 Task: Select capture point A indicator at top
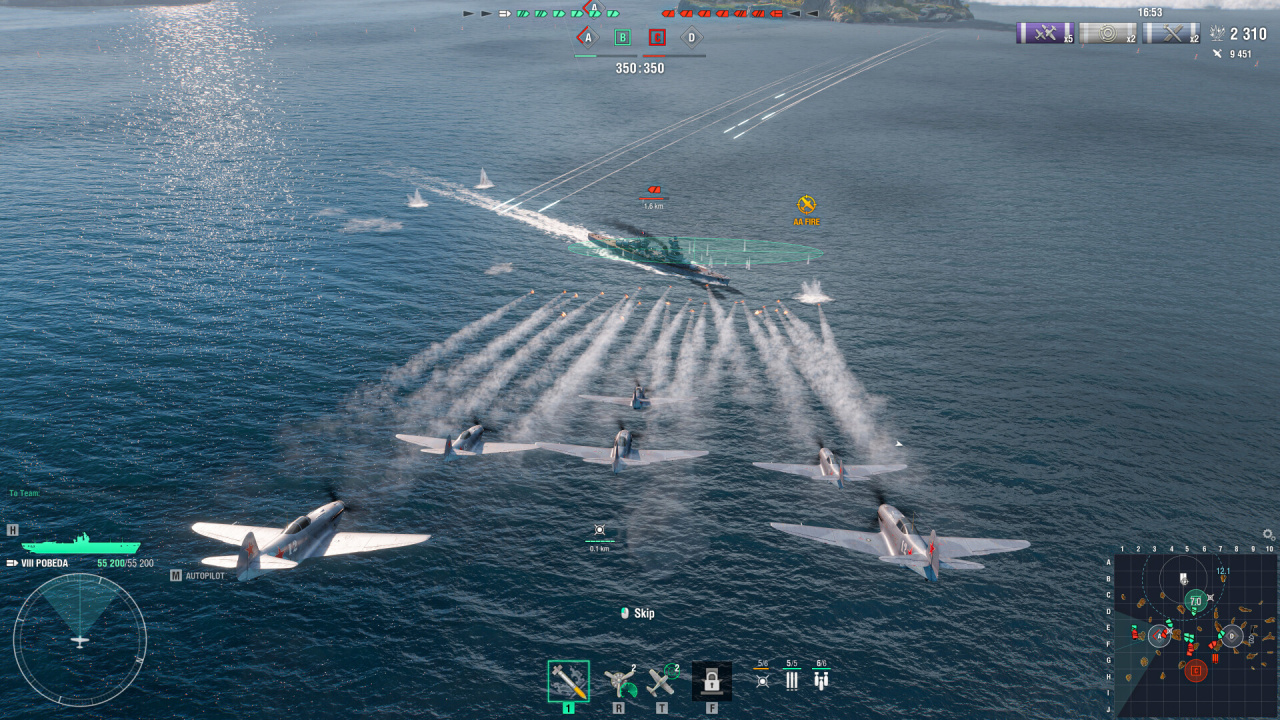click(588, 38)
